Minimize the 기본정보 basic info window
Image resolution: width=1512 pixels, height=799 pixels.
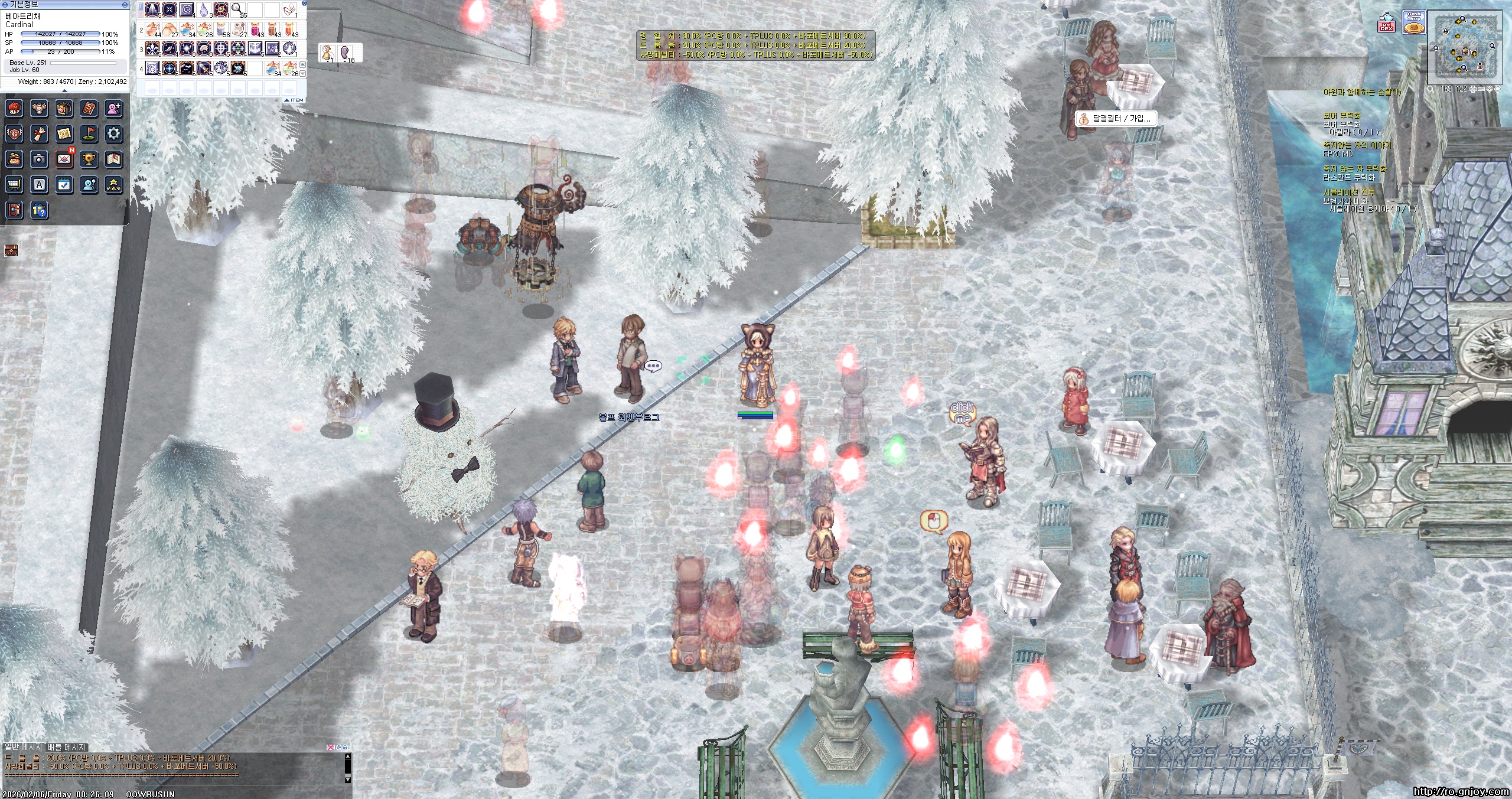[125, 4]
